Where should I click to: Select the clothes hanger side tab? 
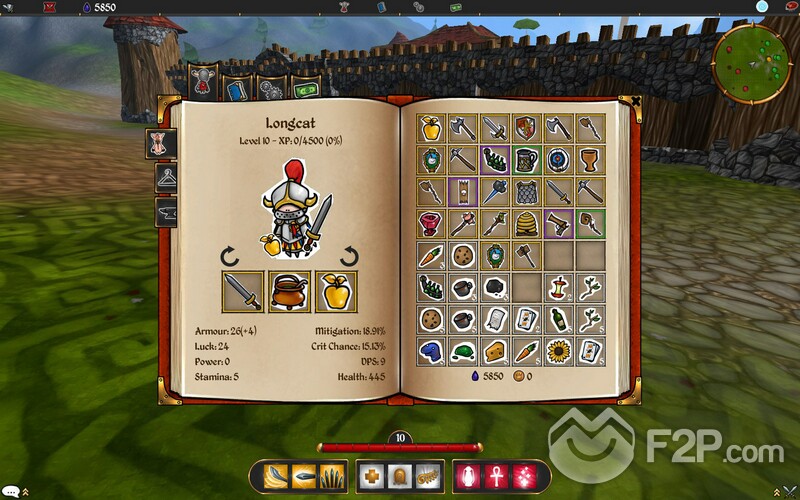click(166, 178)
